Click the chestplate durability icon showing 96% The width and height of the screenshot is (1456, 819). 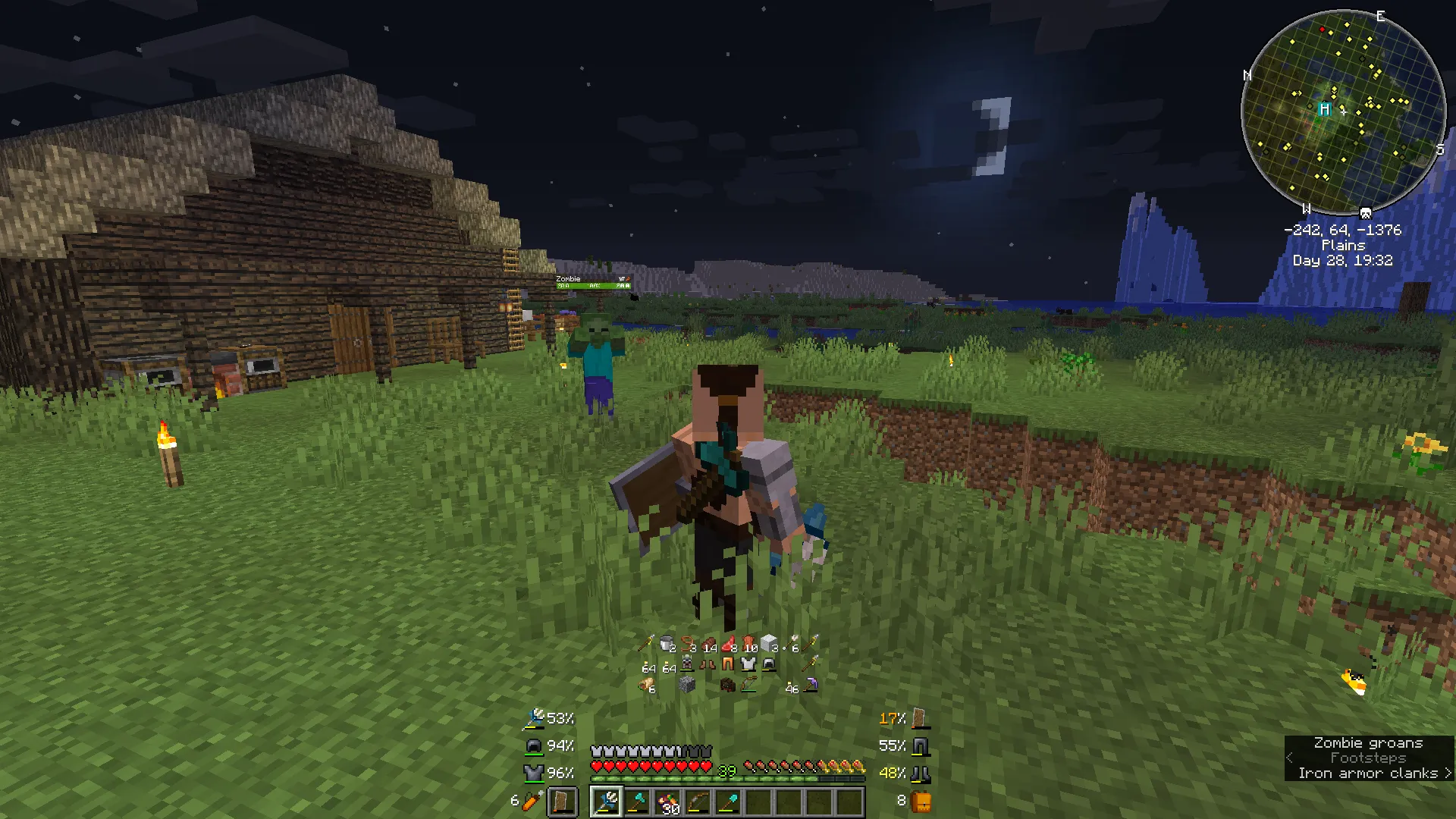(533, 773)
